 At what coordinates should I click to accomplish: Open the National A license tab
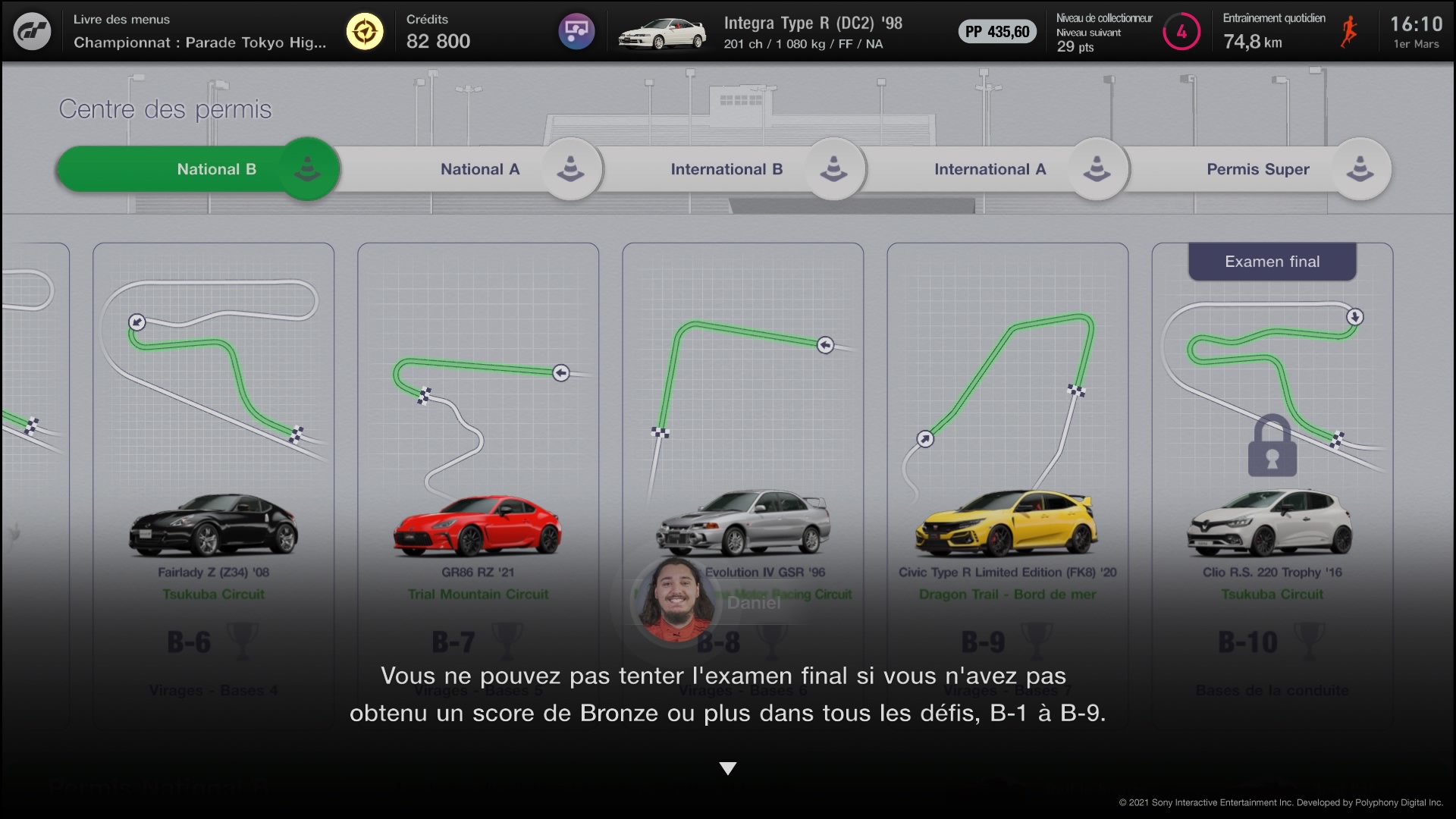480,169
